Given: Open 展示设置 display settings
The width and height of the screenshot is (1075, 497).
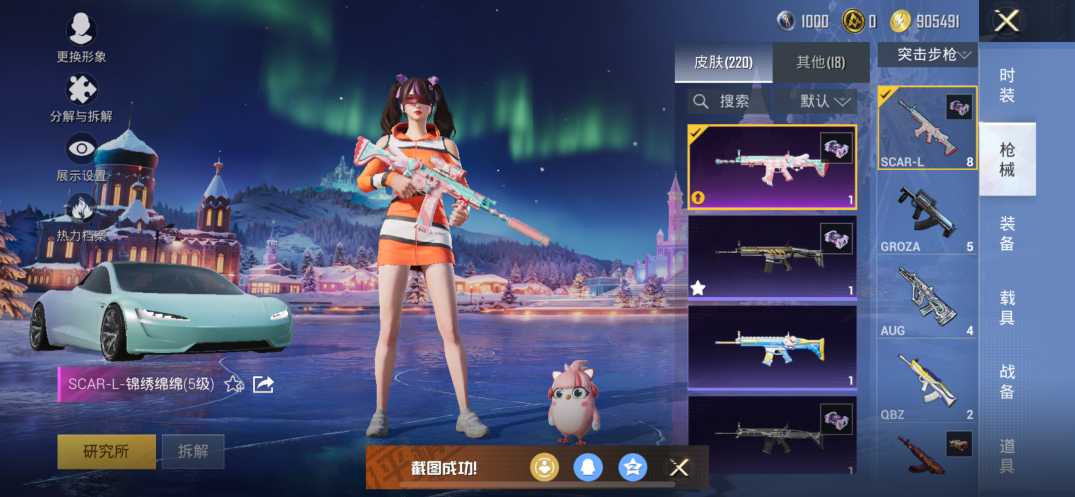Looking at the screenshot, I should pos(81,151).
